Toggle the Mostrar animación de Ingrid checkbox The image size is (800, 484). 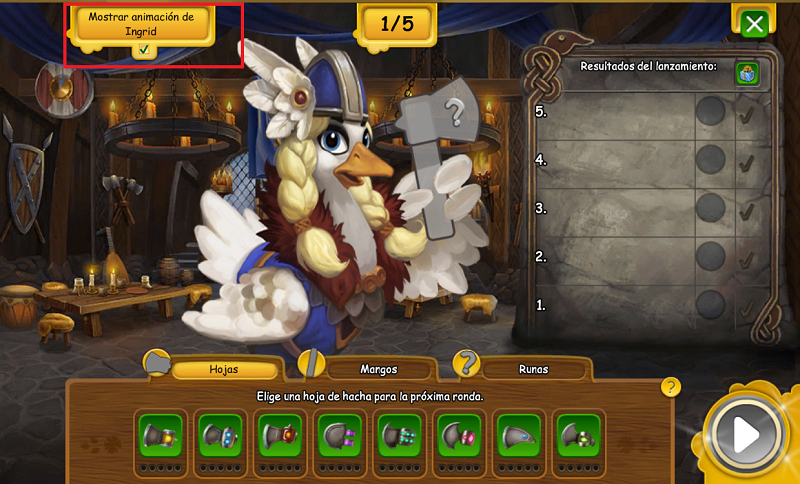point(145,49)
